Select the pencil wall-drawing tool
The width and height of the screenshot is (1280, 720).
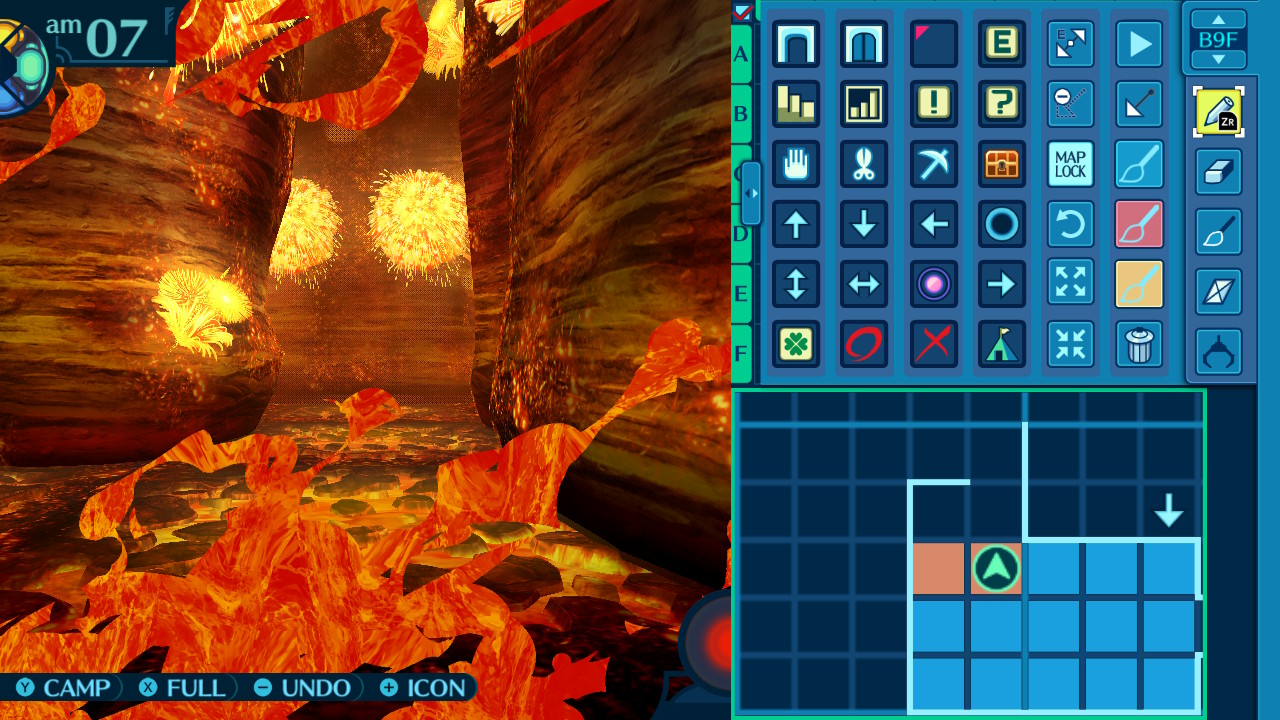tap(1218, 112)
